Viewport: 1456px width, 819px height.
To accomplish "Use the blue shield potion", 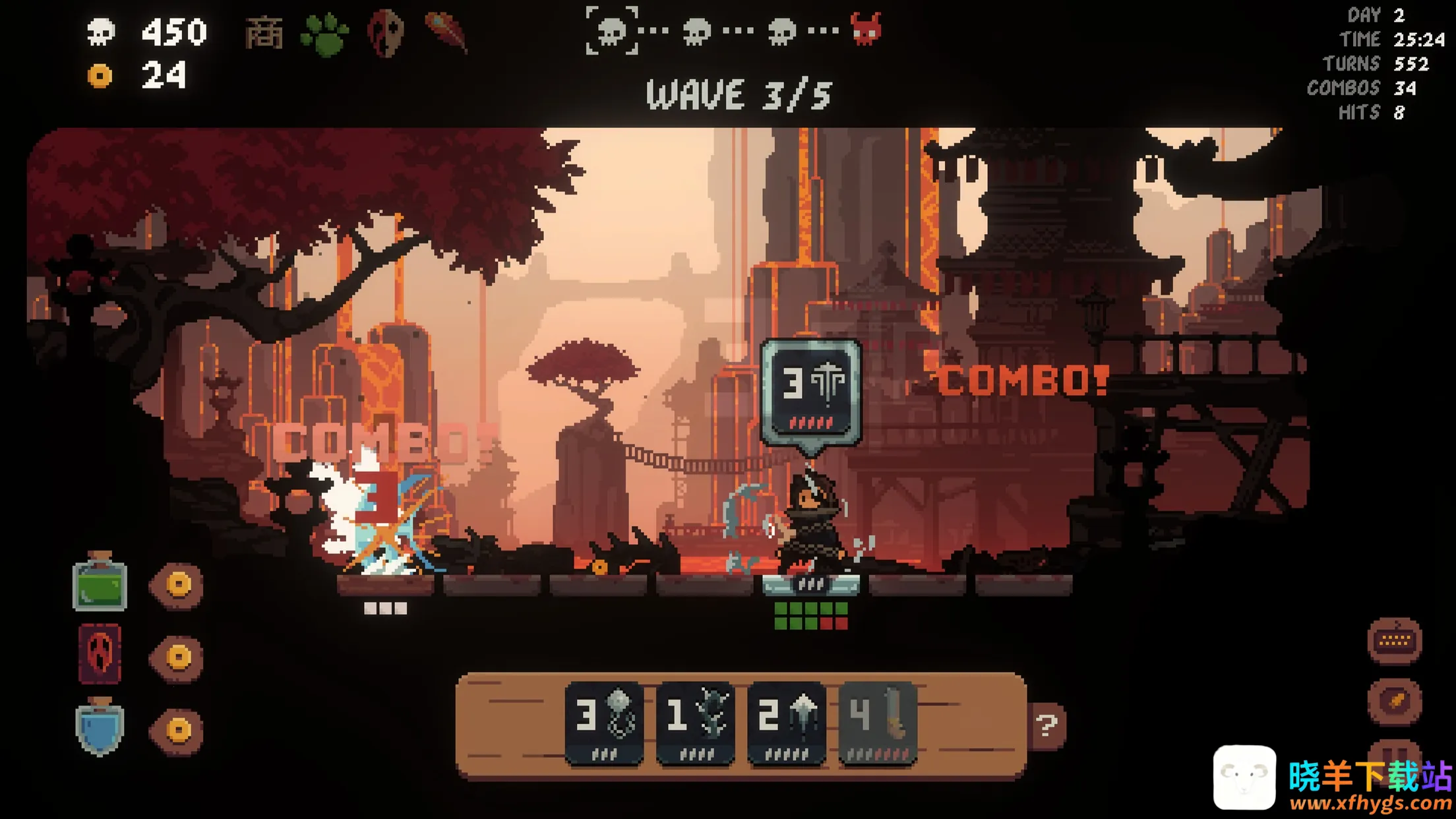I will click(100, 727).
